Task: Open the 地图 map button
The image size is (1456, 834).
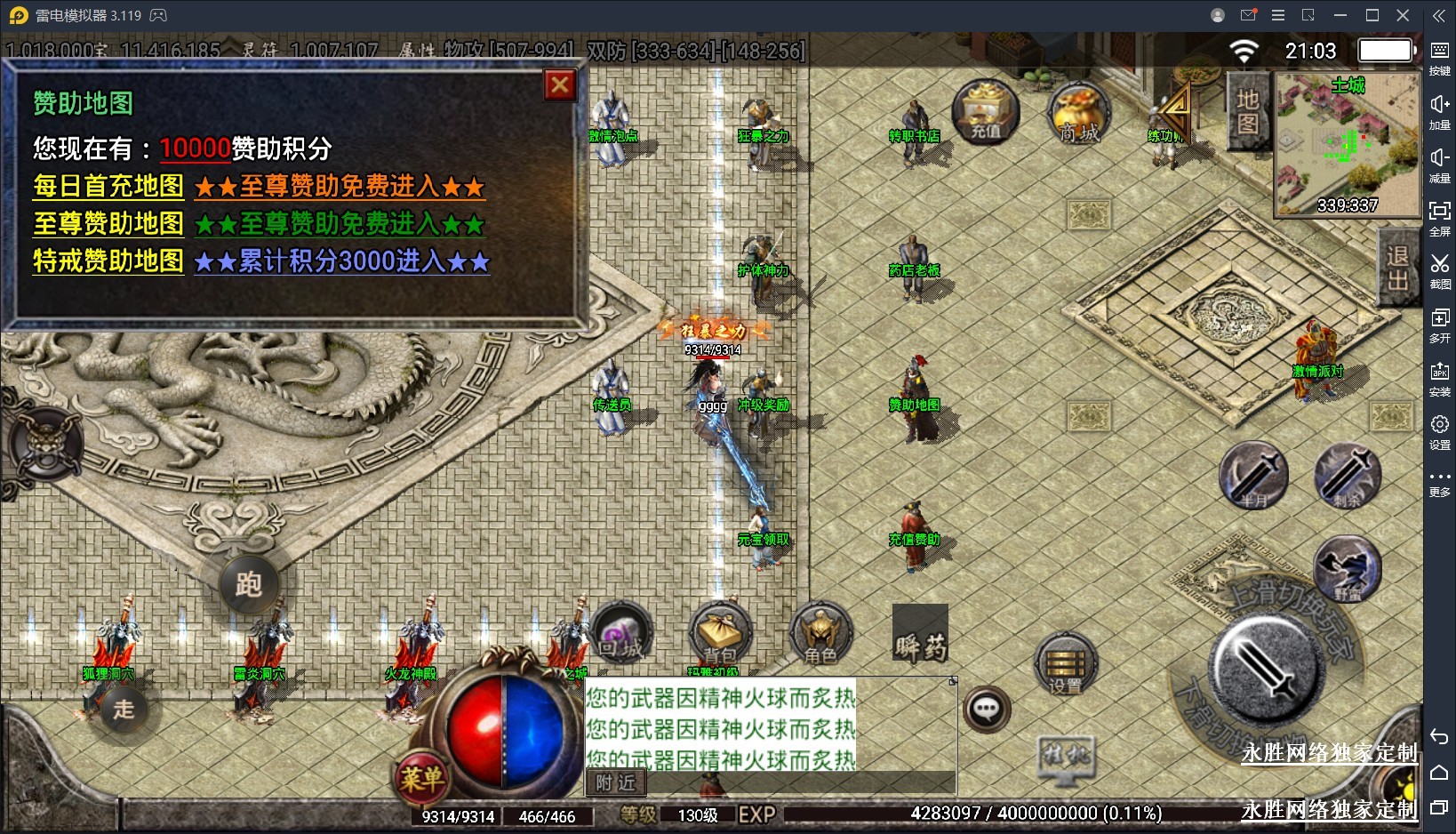Action: [x=1248, y=111]
